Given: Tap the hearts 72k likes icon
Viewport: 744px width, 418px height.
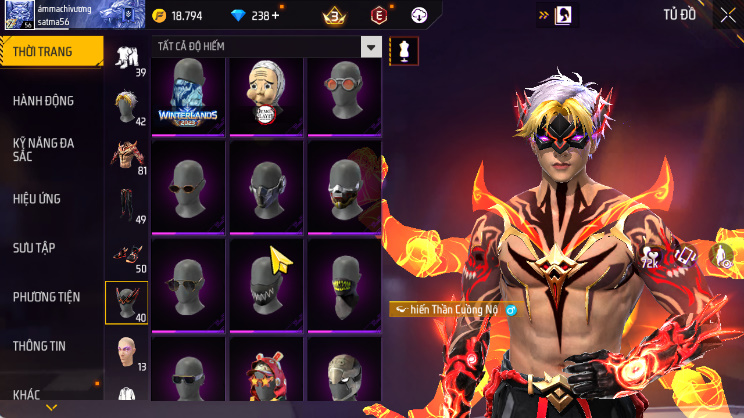Looking at the screenshot, I should 650,257.
